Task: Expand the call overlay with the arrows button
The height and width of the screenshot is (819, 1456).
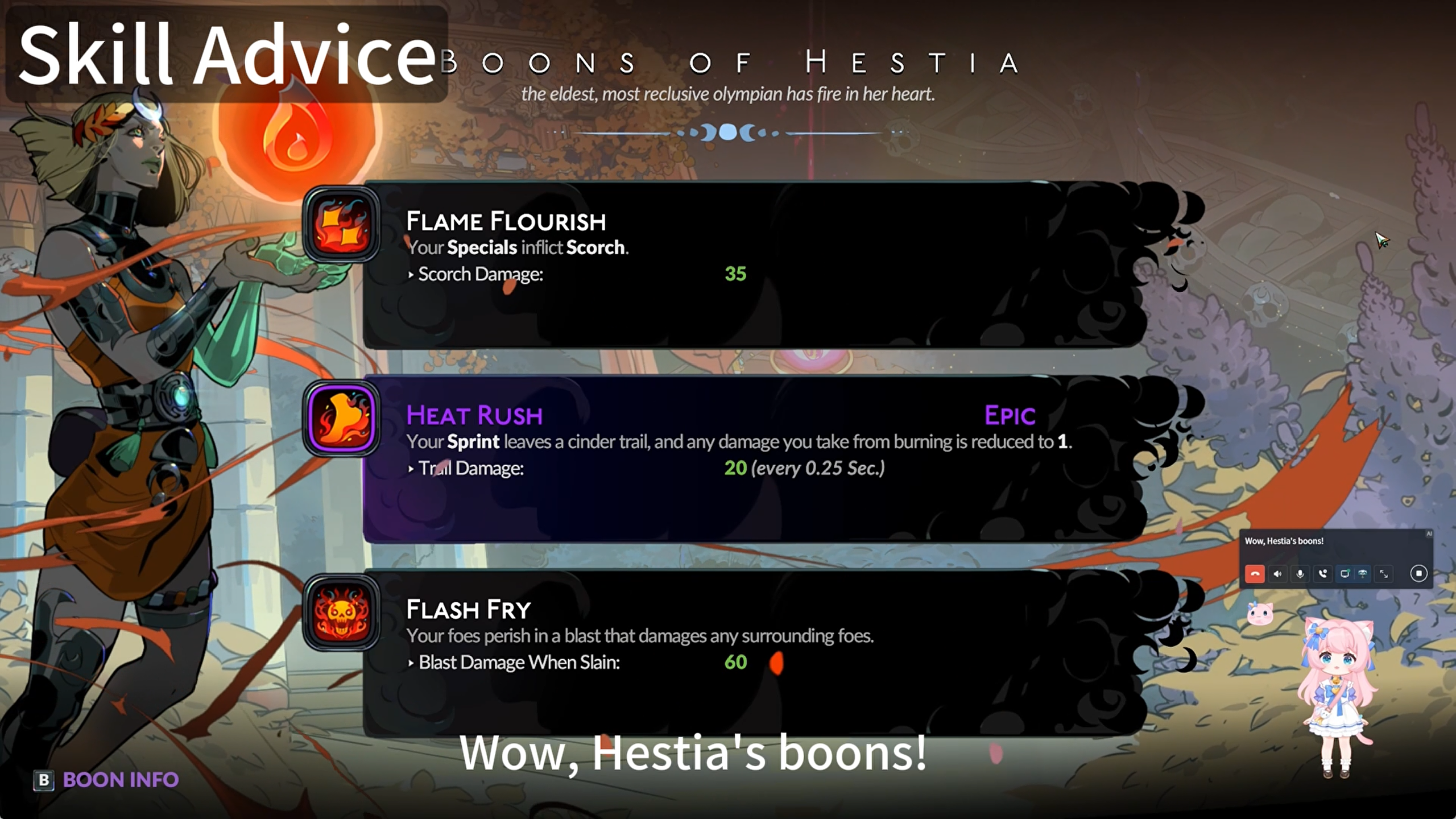Action: [x=1384, y=574]
